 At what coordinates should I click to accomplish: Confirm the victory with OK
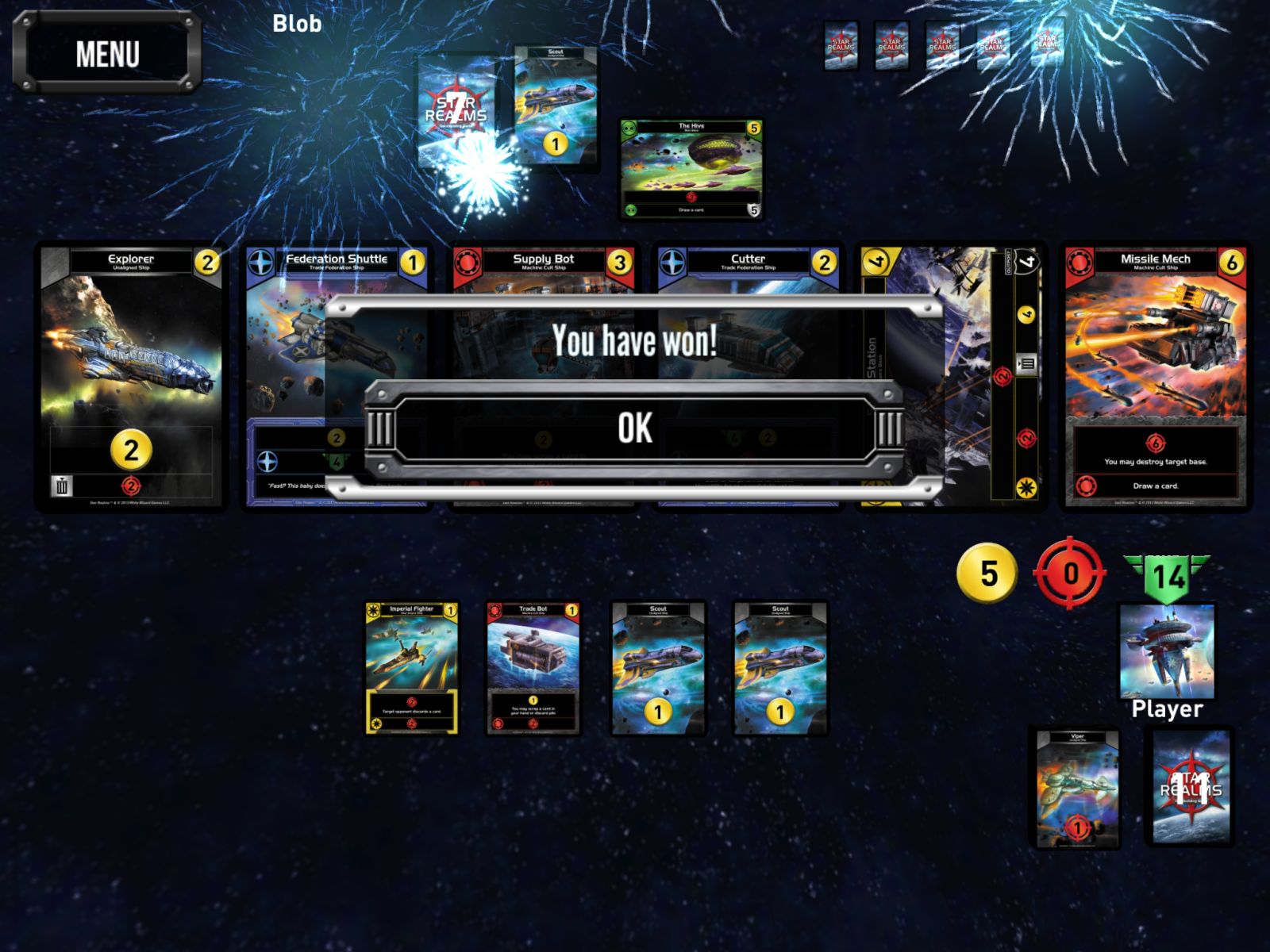635,428
